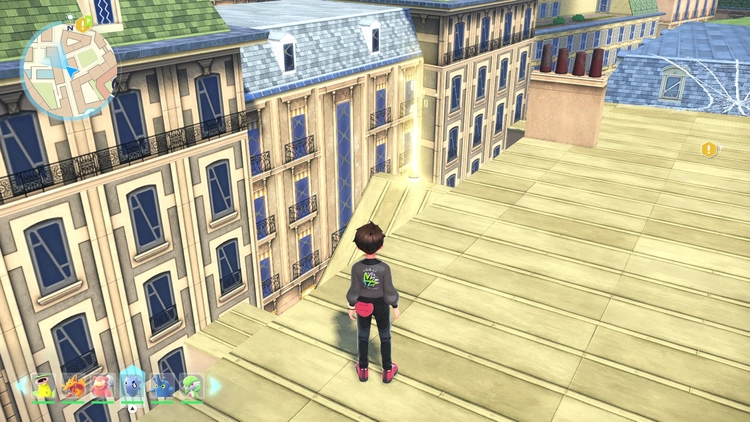
Task: Select Gardevoir in the party bar
Action: tap(192, 387)
